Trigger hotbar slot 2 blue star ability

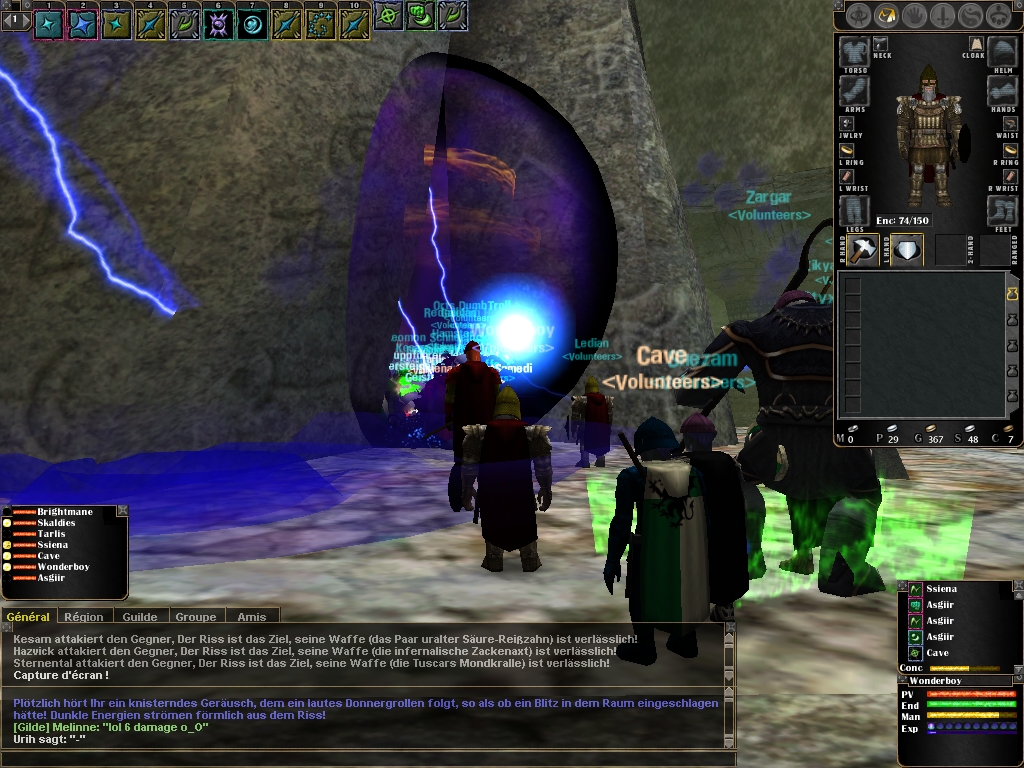[x=82, y=24]
